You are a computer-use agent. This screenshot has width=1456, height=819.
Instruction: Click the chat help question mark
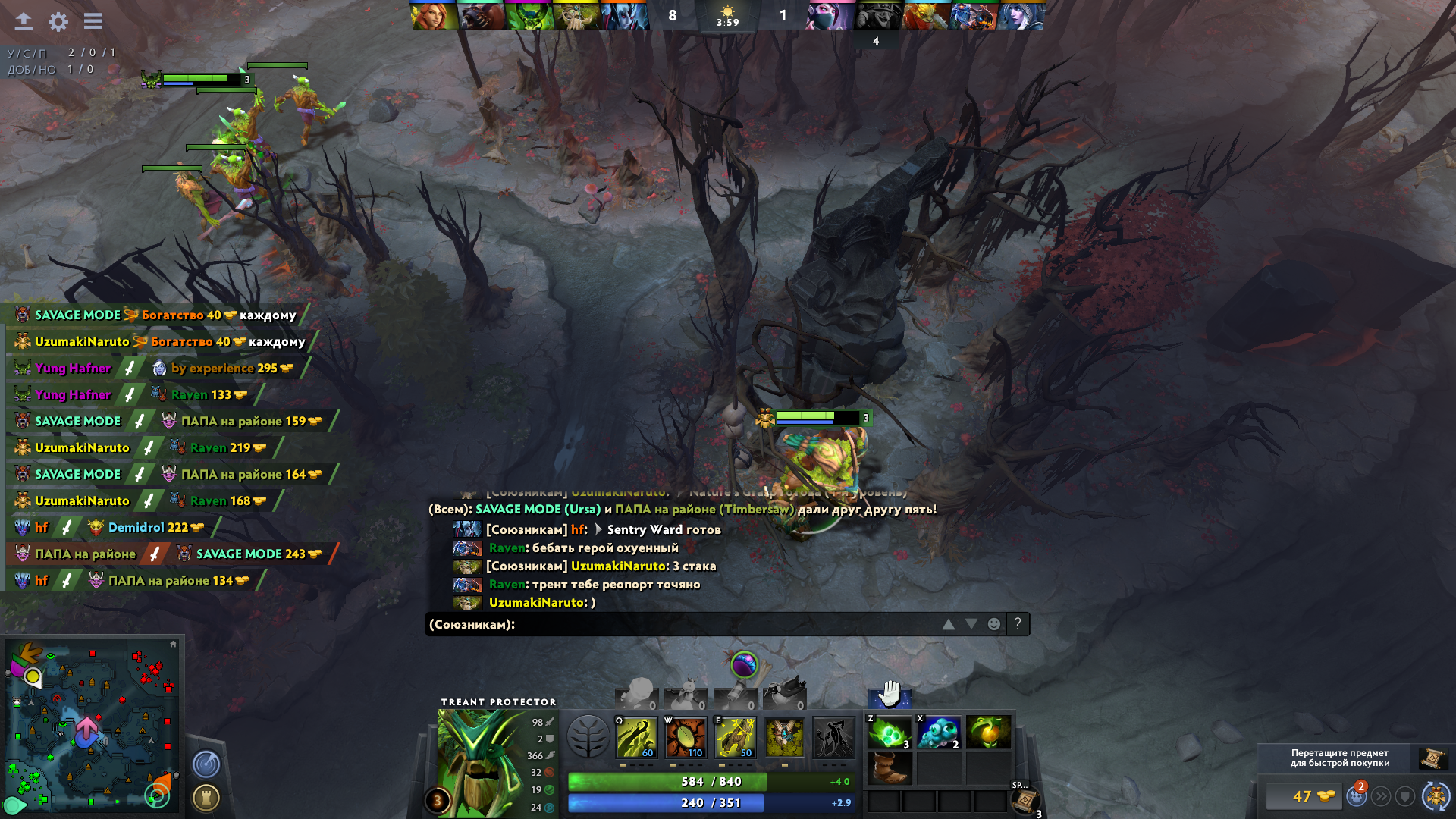pos(1018,623)
